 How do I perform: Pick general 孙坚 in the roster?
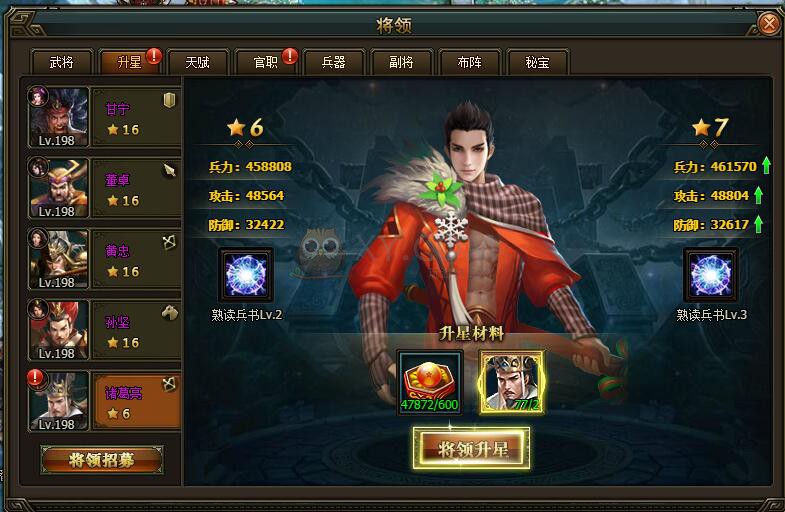(104, 330)
